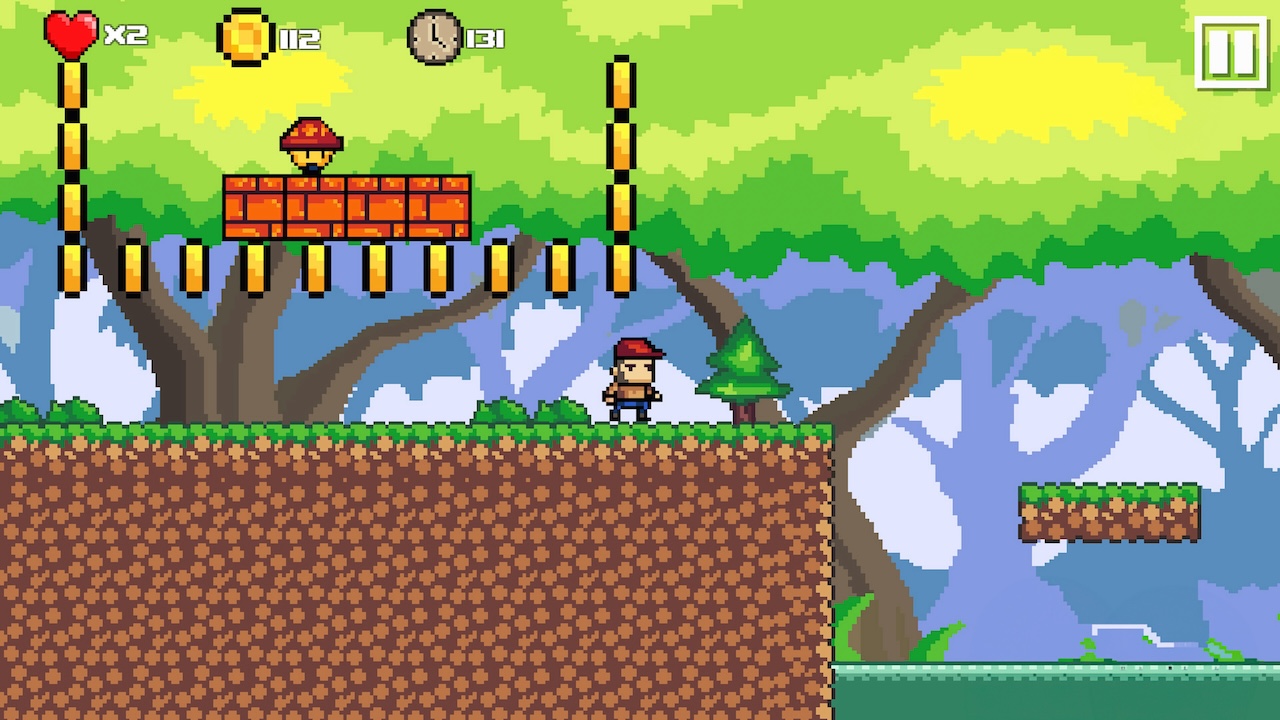The width and height of the screenshot is (1280, 720).
Task: Click the clock timer icon
Action: click(x=434, y=37)
